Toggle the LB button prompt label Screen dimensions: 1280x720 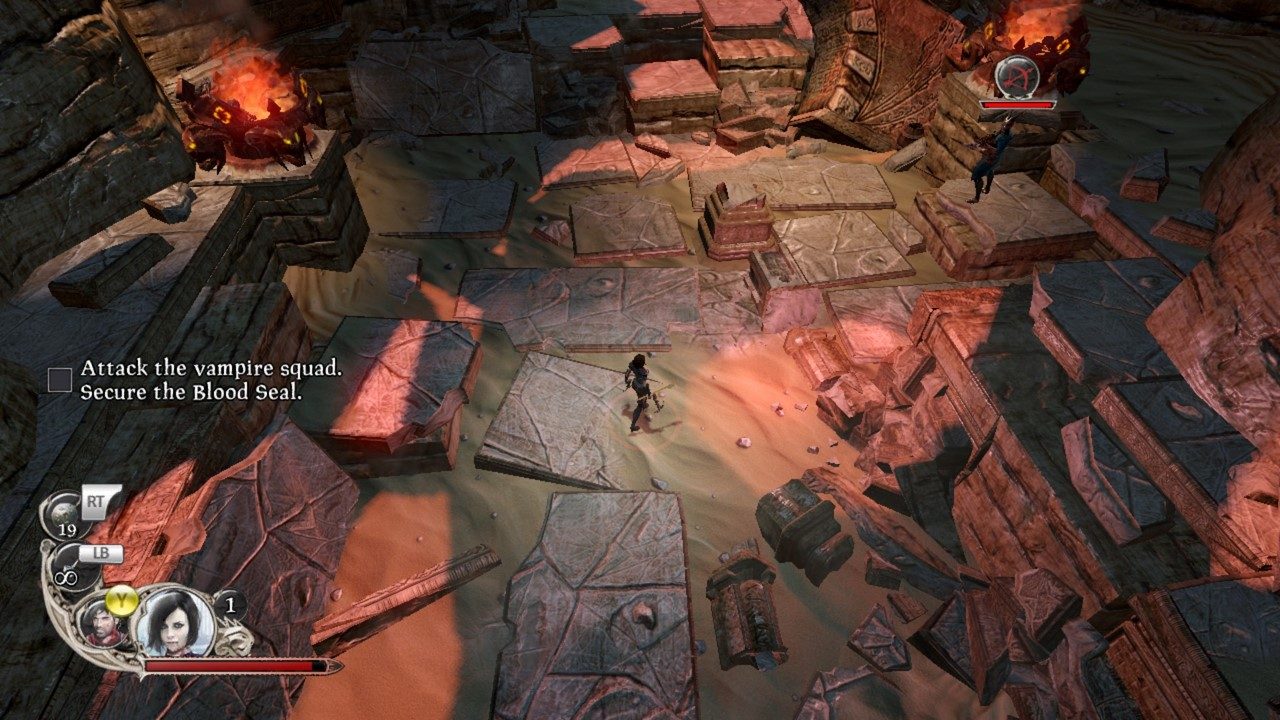(x=102, y=554)
